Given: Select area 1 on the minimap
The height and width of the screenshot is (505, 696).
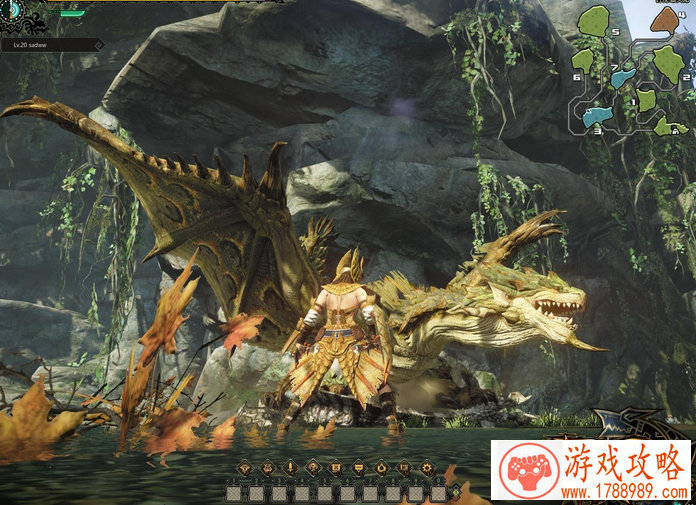Looking at the screenshot, I should coord(646,99).
